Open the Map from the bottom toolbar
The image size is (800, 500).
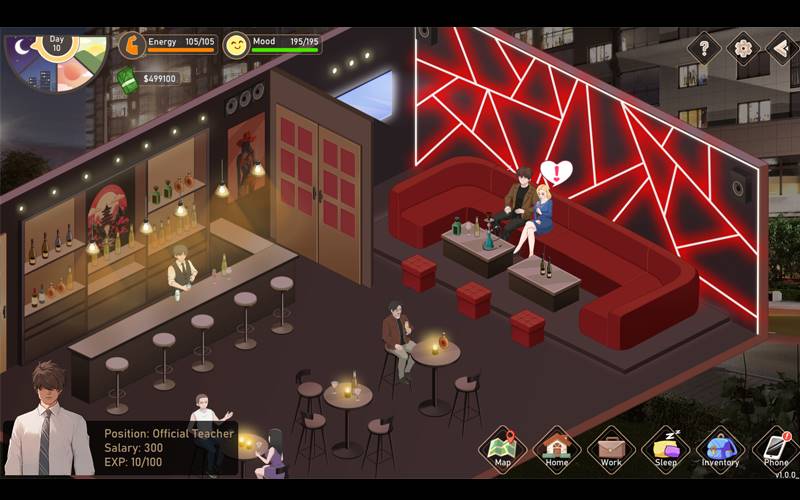503,446
